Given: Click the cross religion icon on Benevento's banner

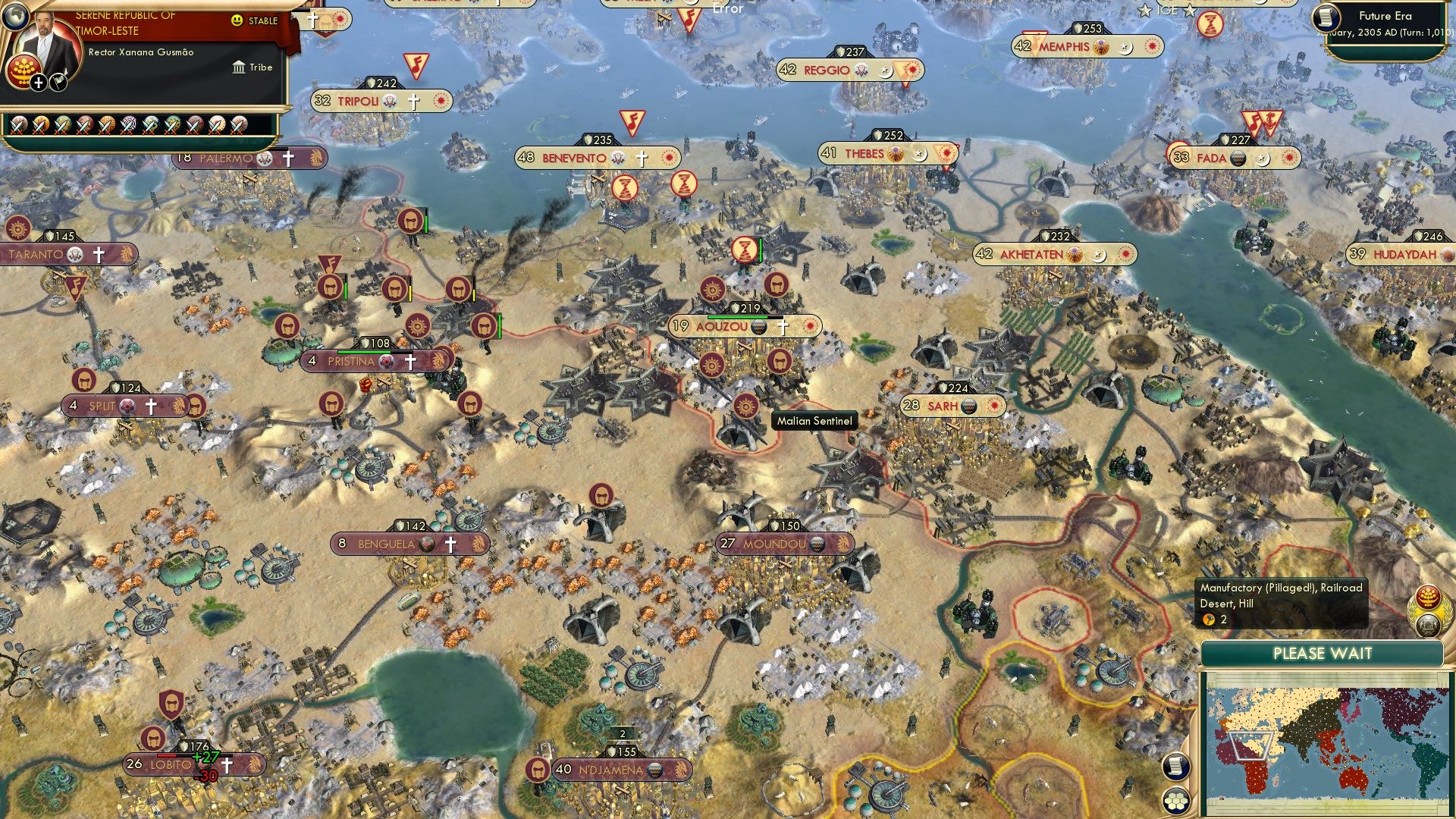Looking at the screenshot, I should tap(642, 158).
